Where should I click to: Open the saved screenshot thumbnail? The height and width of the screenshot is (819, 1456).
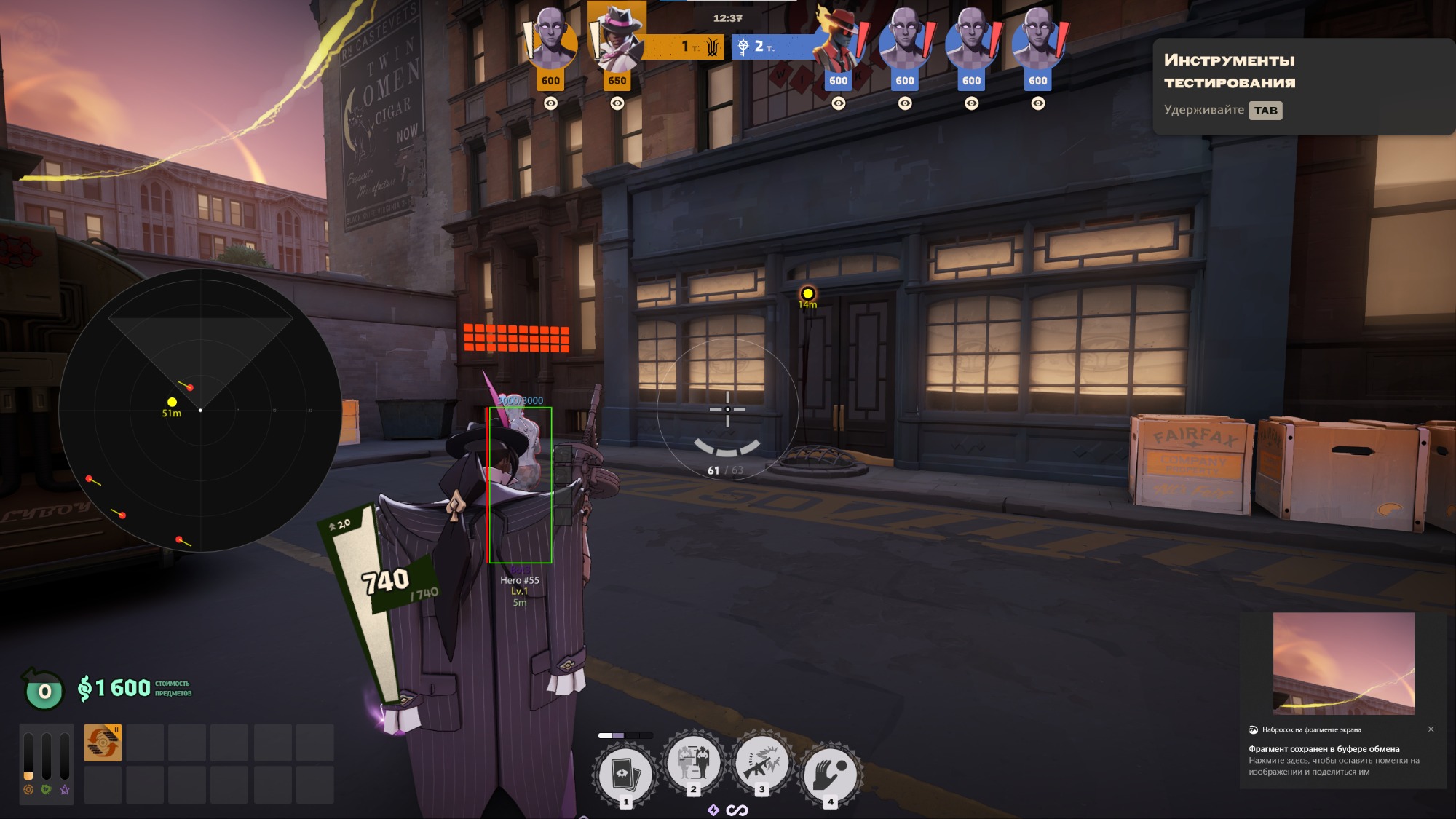coord(1343,663)
